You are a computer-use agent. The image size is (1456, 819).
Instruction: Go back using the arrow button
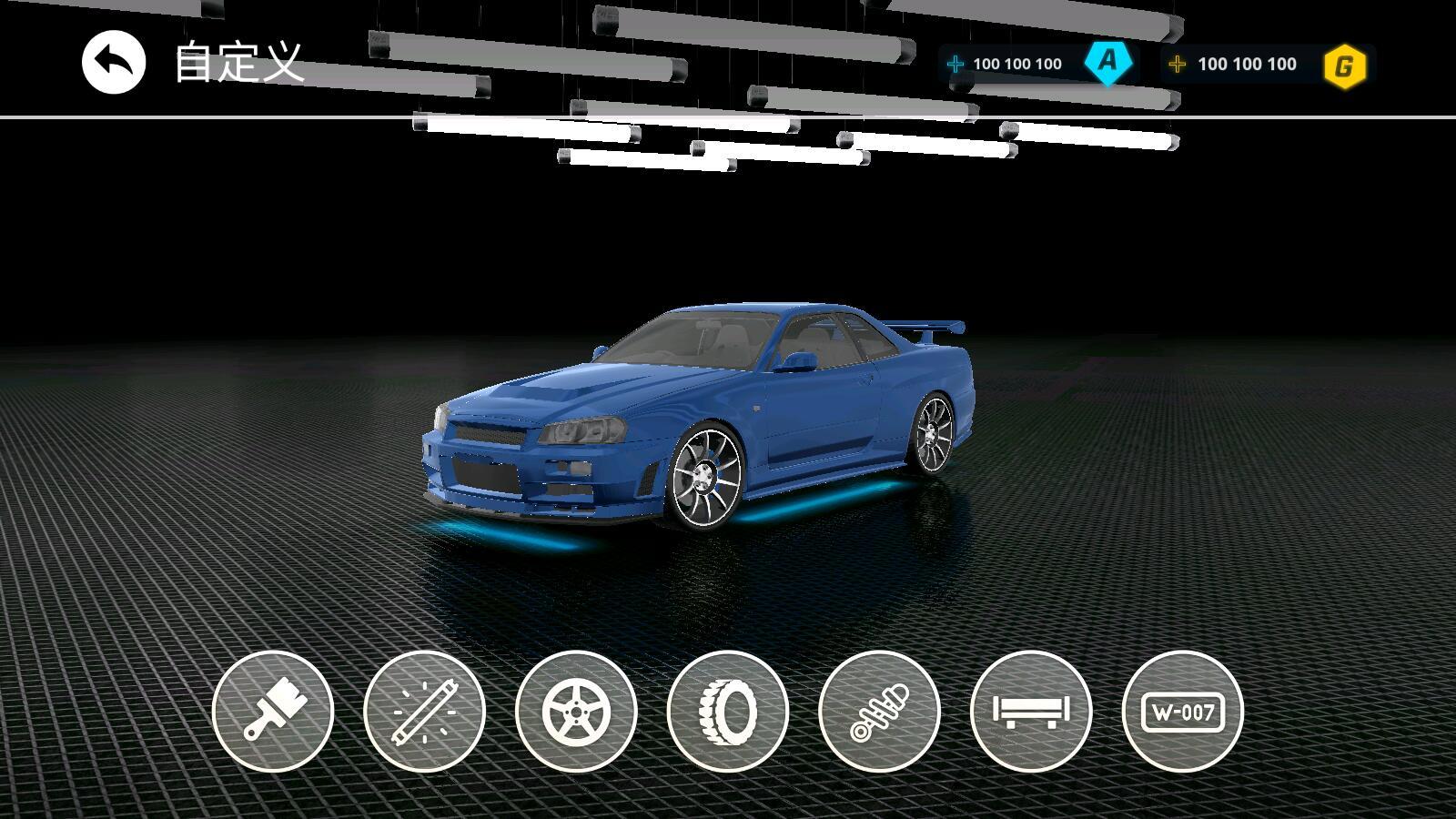coord(114,63)
